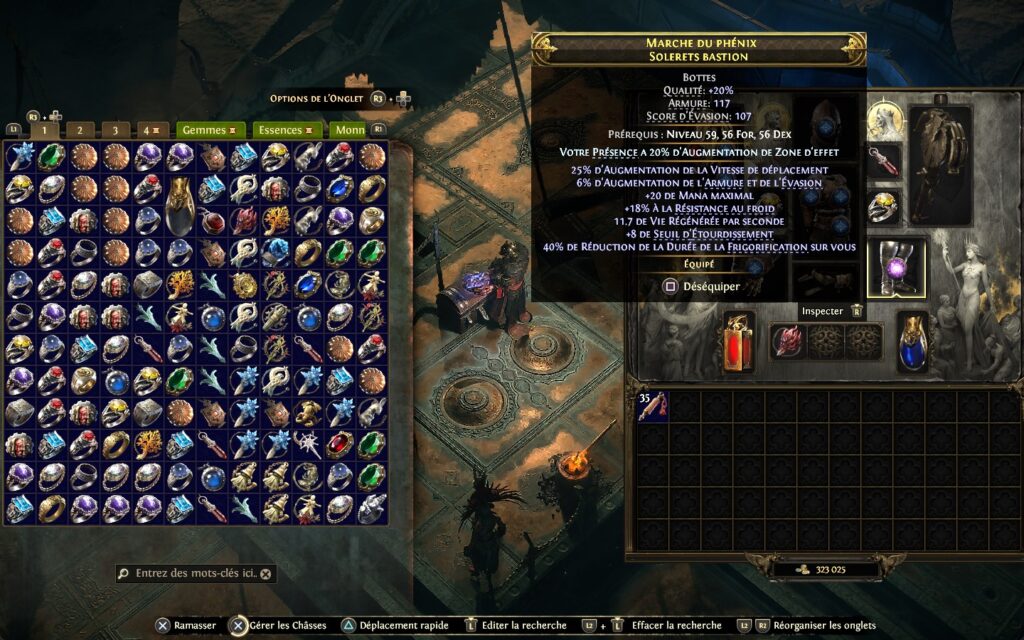Select stash tab number 1
Image resolution: width=1024 pixels, height=640 pixels.
[x=44, y=130]
